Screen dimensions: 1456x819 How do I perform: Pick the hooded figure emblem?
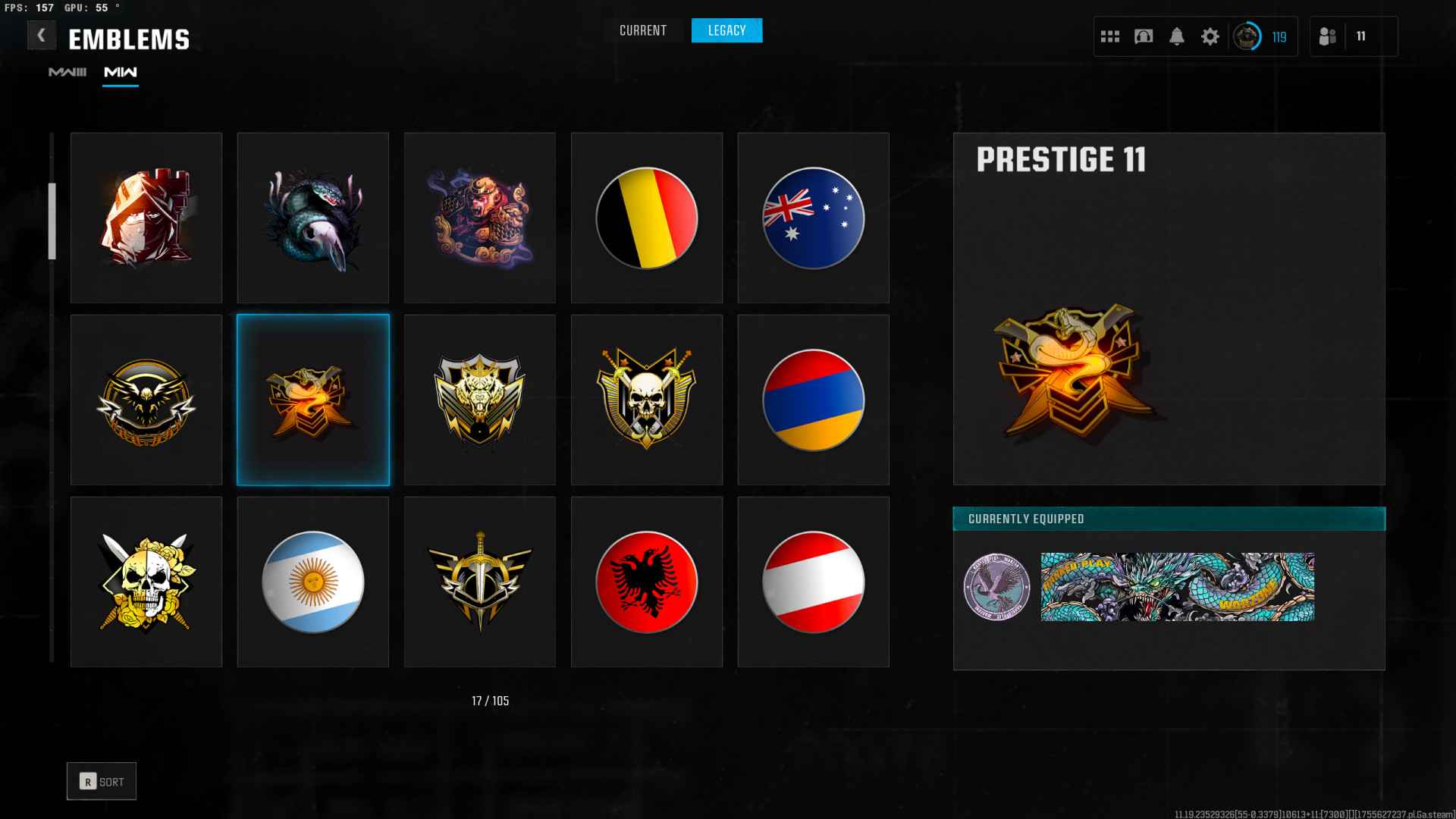[x=146, y=218]
